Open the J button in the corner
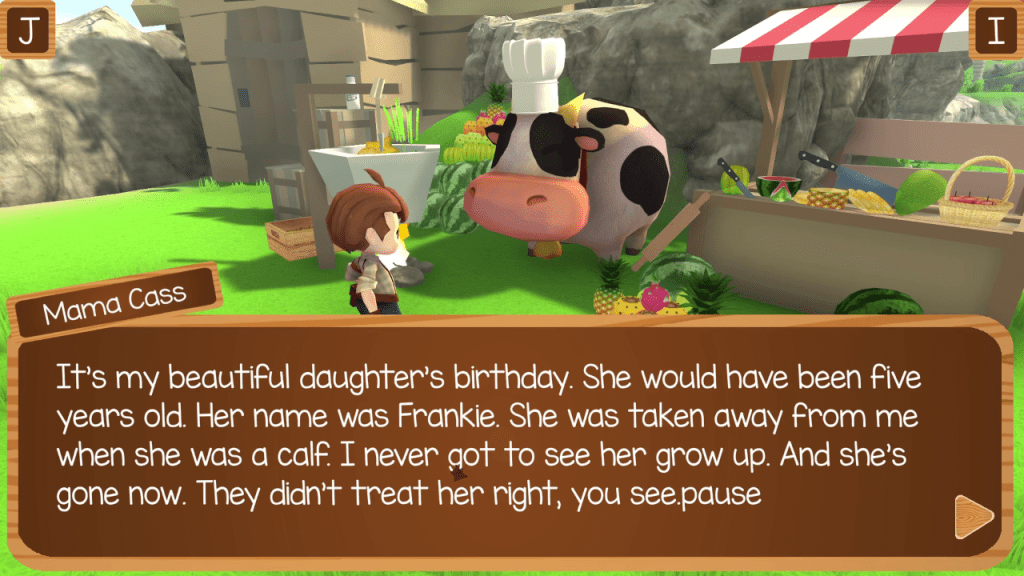Viewport: 1024px width, 576px height. (x=29, y=31)
